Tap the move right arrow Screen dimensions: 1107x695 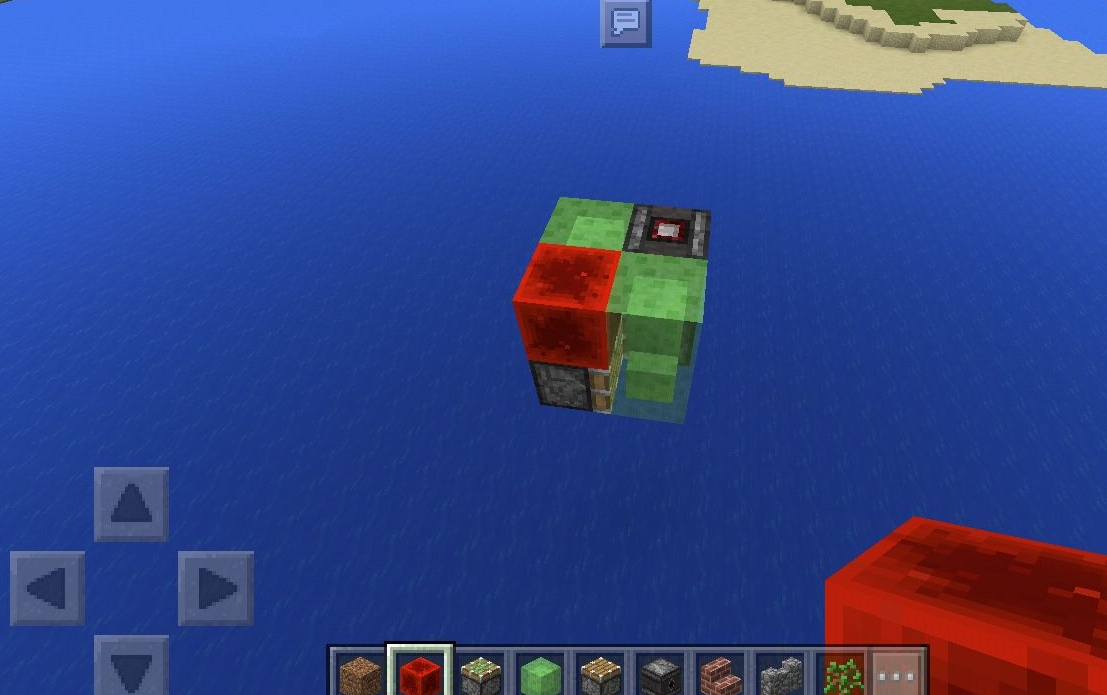pos(215,588)
